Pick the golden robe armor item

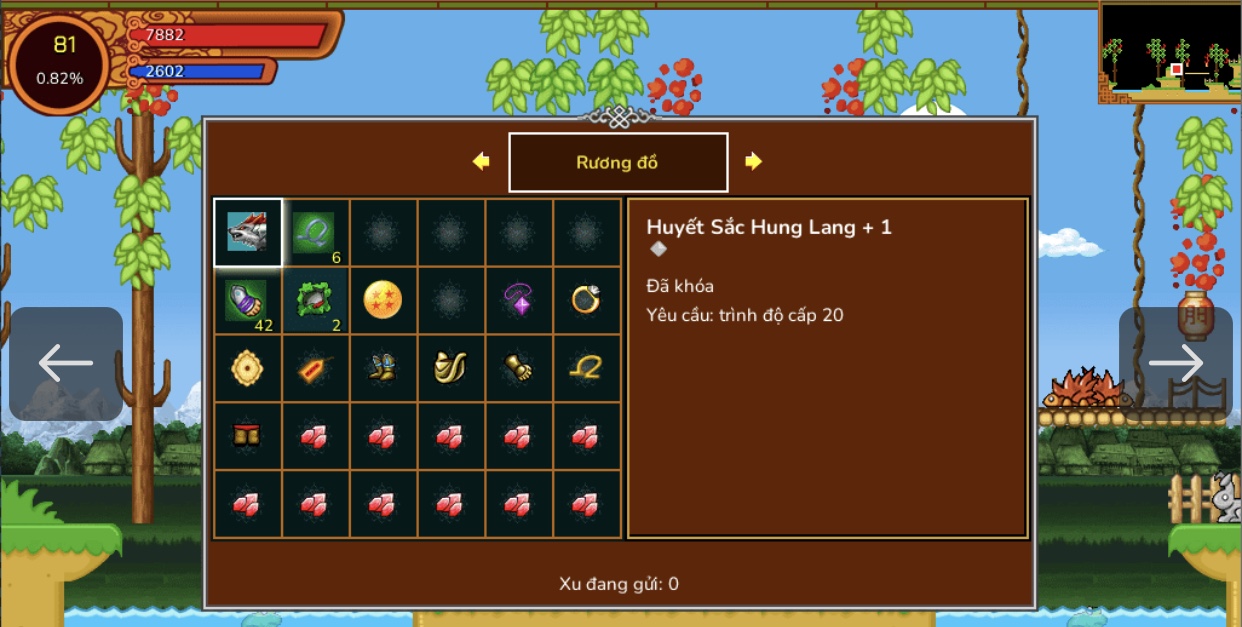[452, 368]
